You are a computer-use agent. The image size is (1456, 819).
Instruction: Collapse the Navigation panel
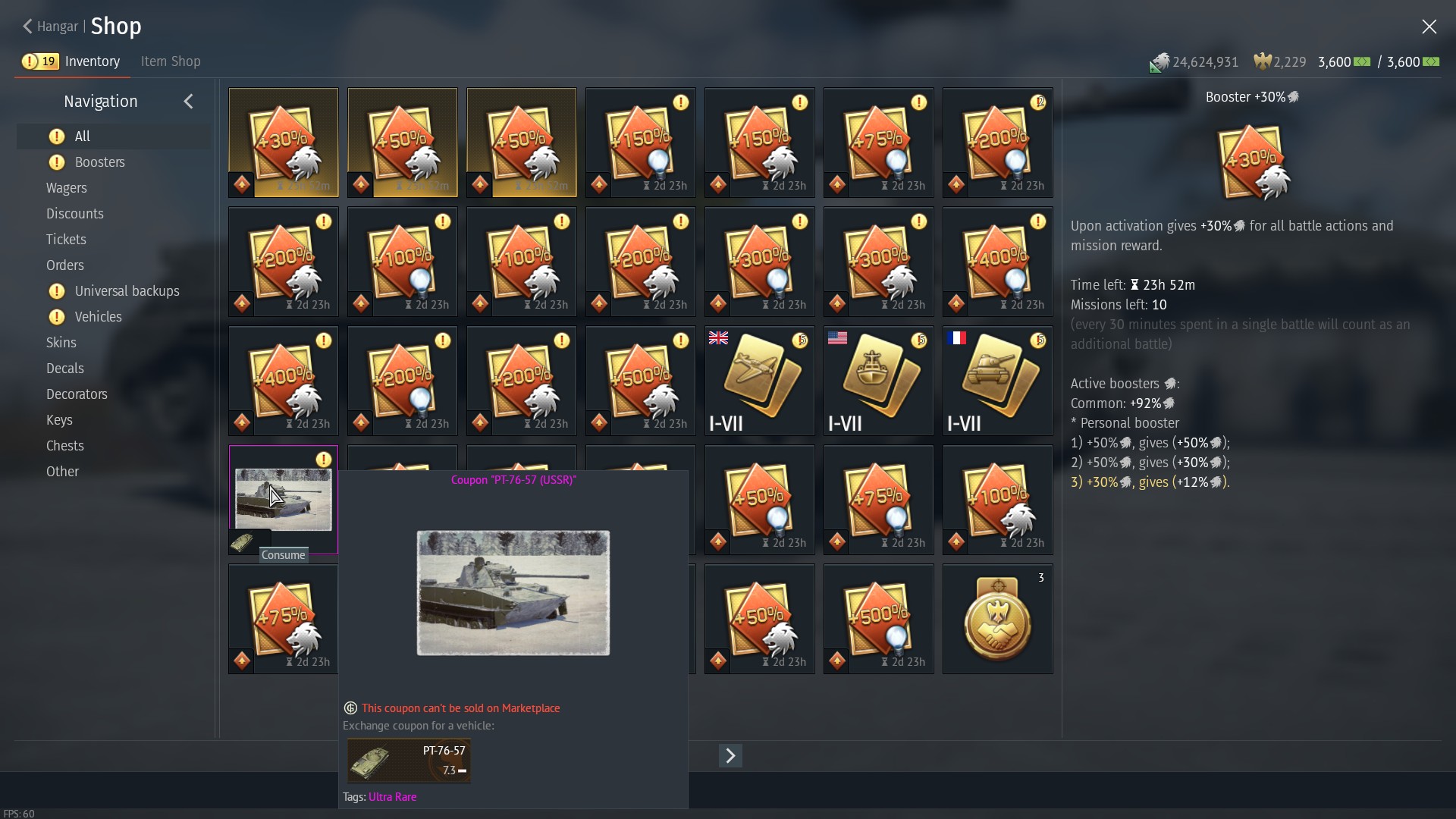(188, 101)
